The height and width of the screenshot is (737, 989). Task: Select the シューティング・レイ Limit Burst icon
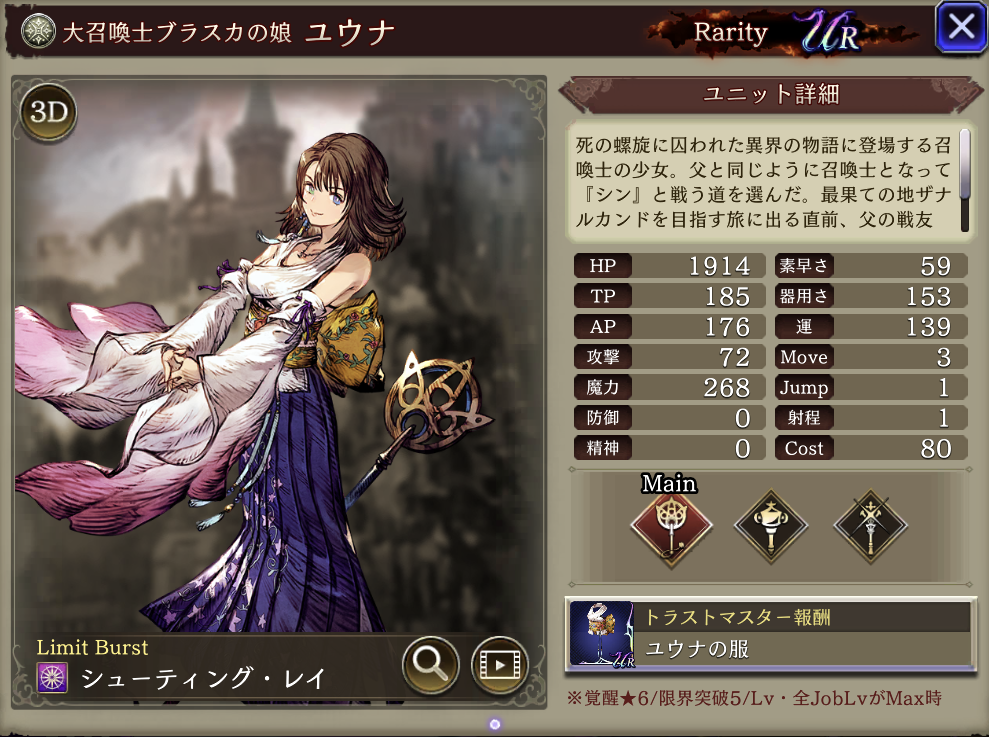(52, 677)
